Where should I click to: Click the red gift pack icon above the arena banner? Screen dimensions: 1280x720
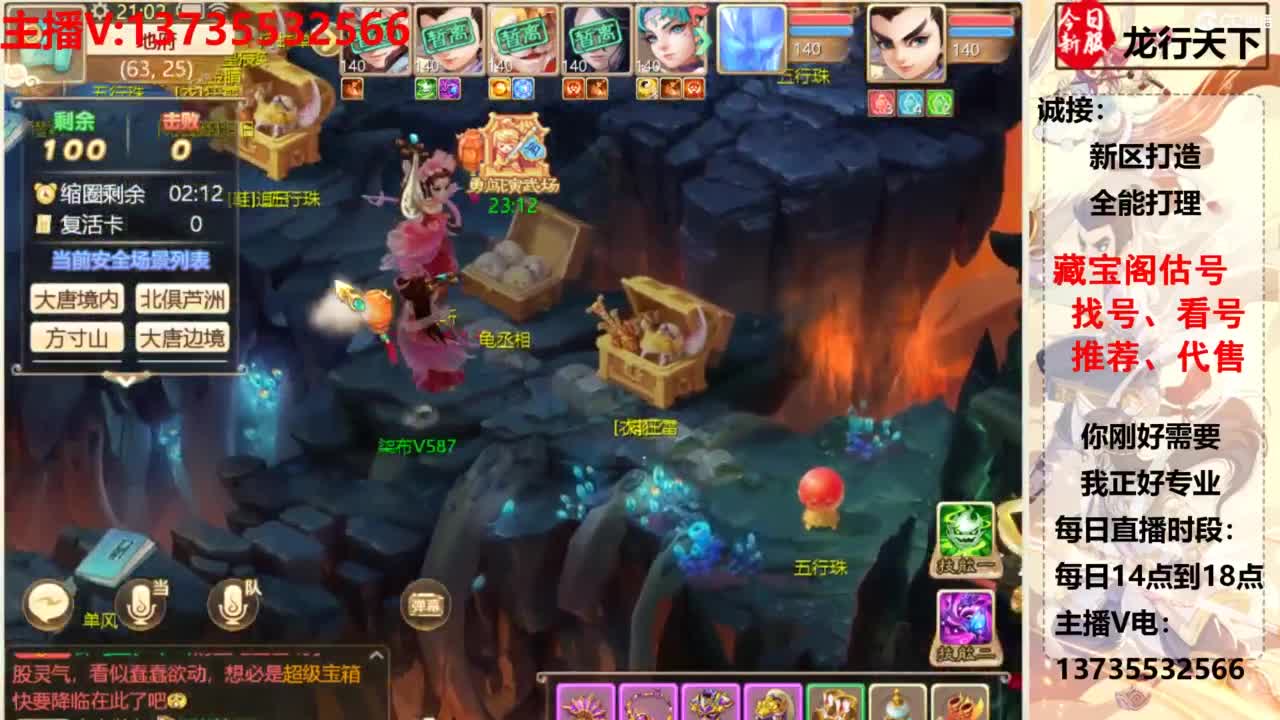coord(470,150)
